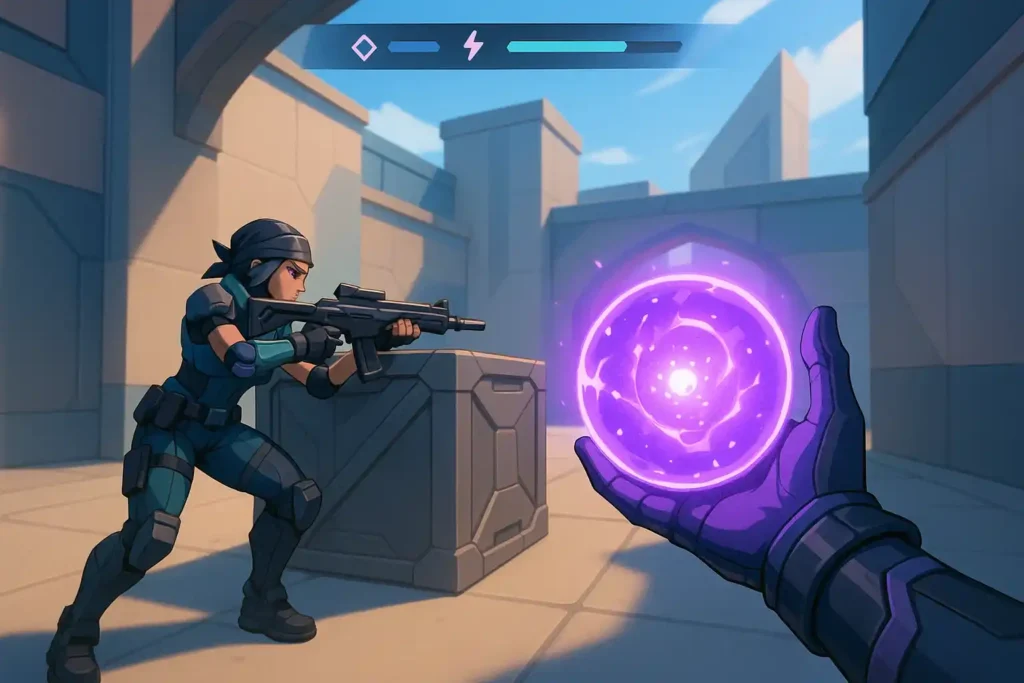Click the pink diamond icon in the top bar
The width and height of the screenshot is (1024, 683).
coord(364,47)
